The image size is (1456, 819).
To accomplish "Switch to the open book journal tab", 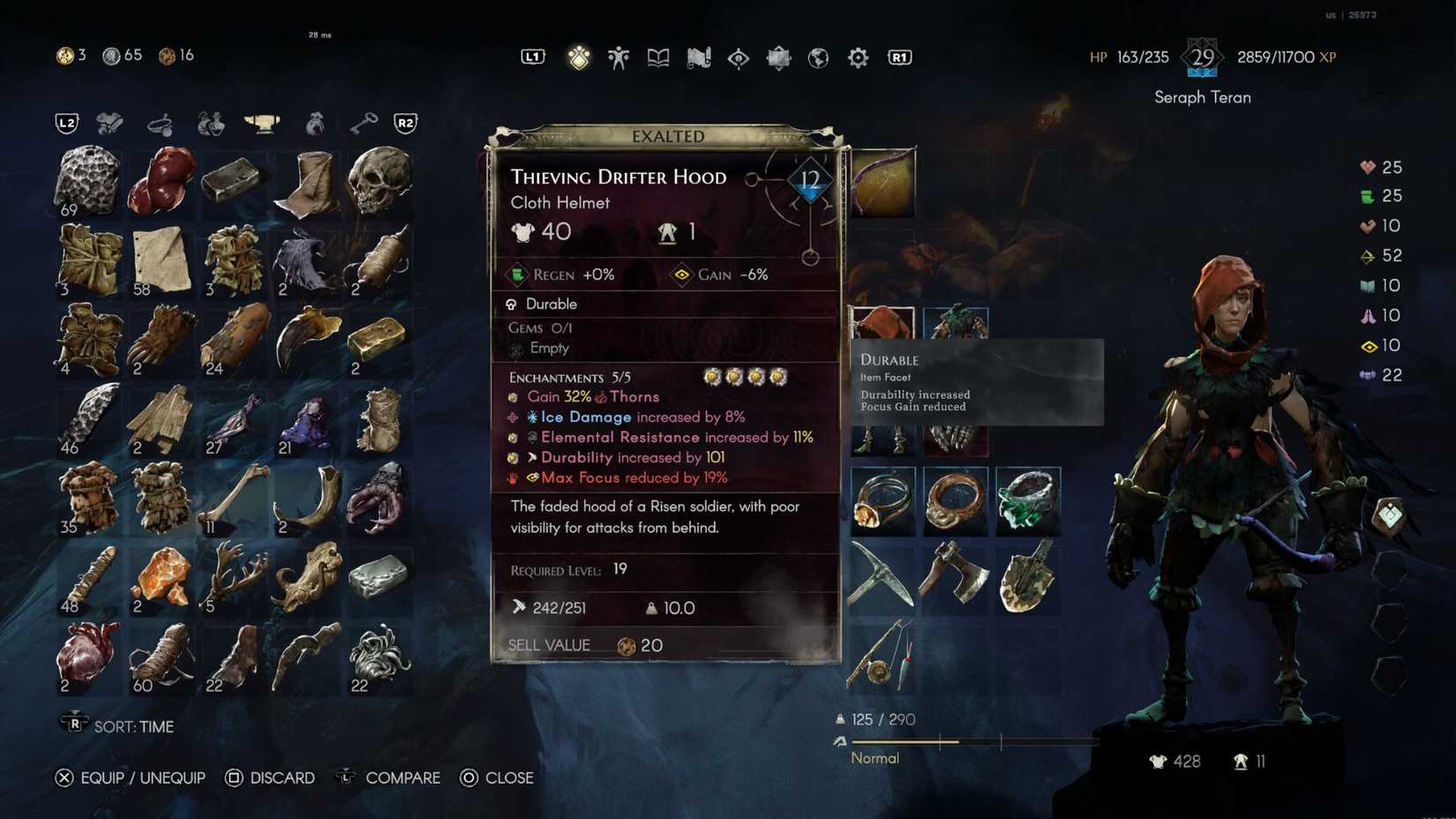I will 658,58.
